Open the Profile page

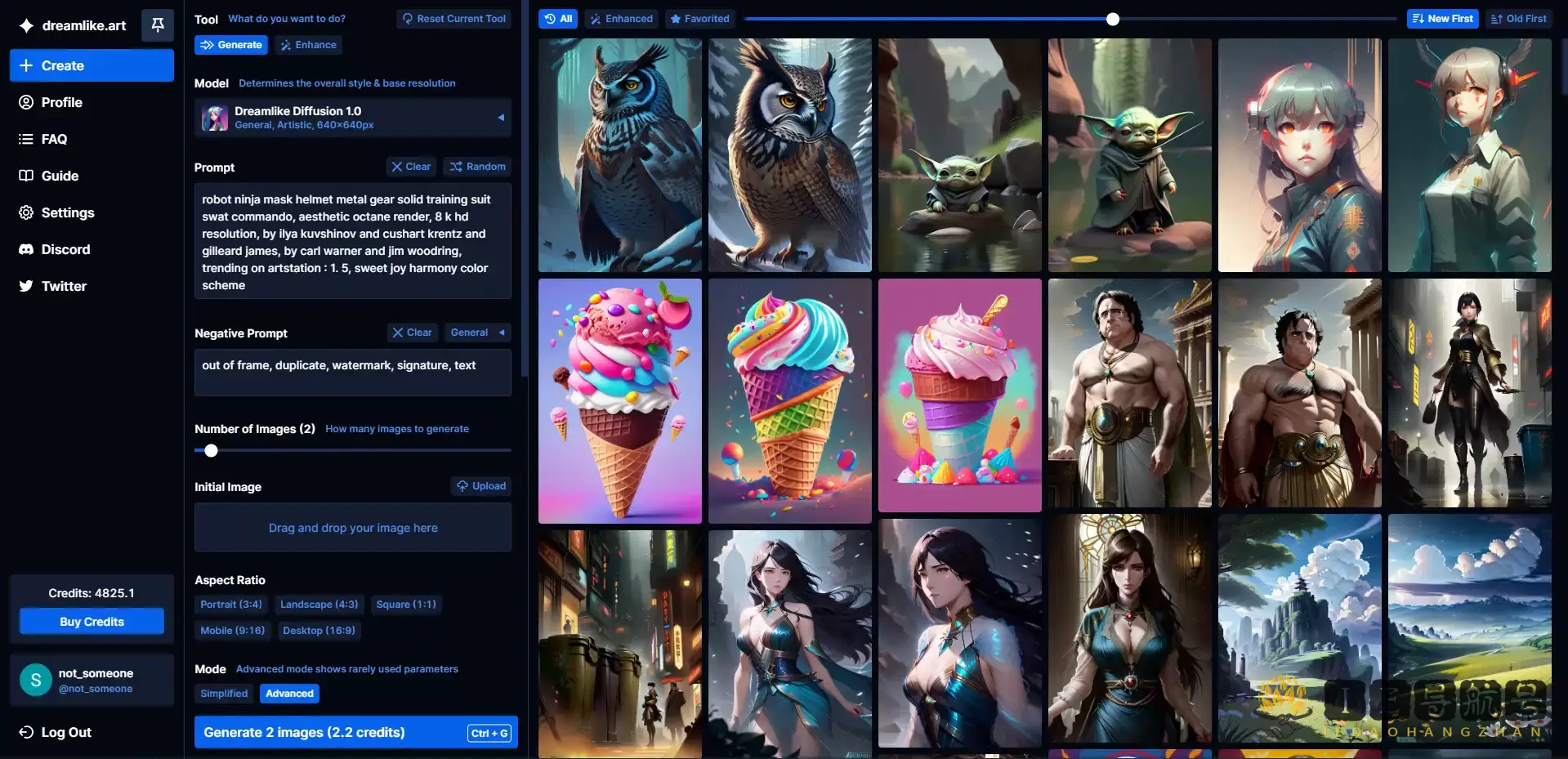(x=61, y=102)
